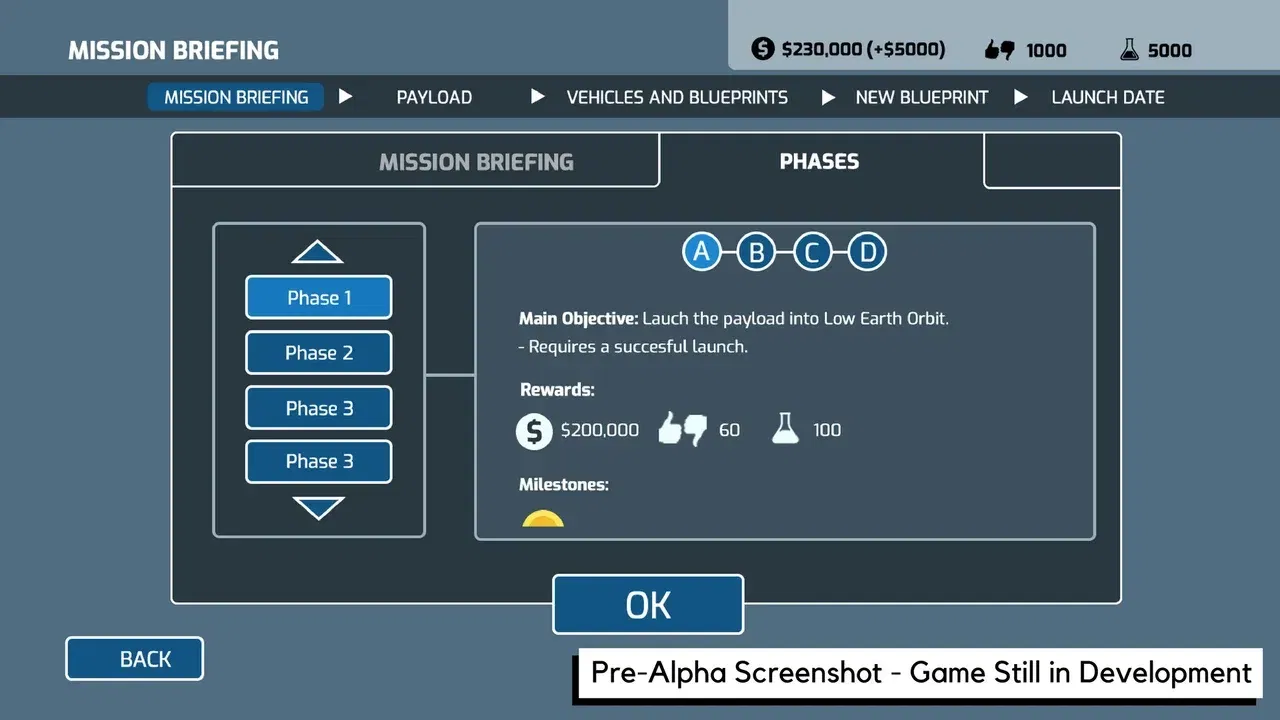Select the second Phase 3 entry
The width and height of the screenshot is (1280, 720).
pyautogui.click(x=318, y=461)
